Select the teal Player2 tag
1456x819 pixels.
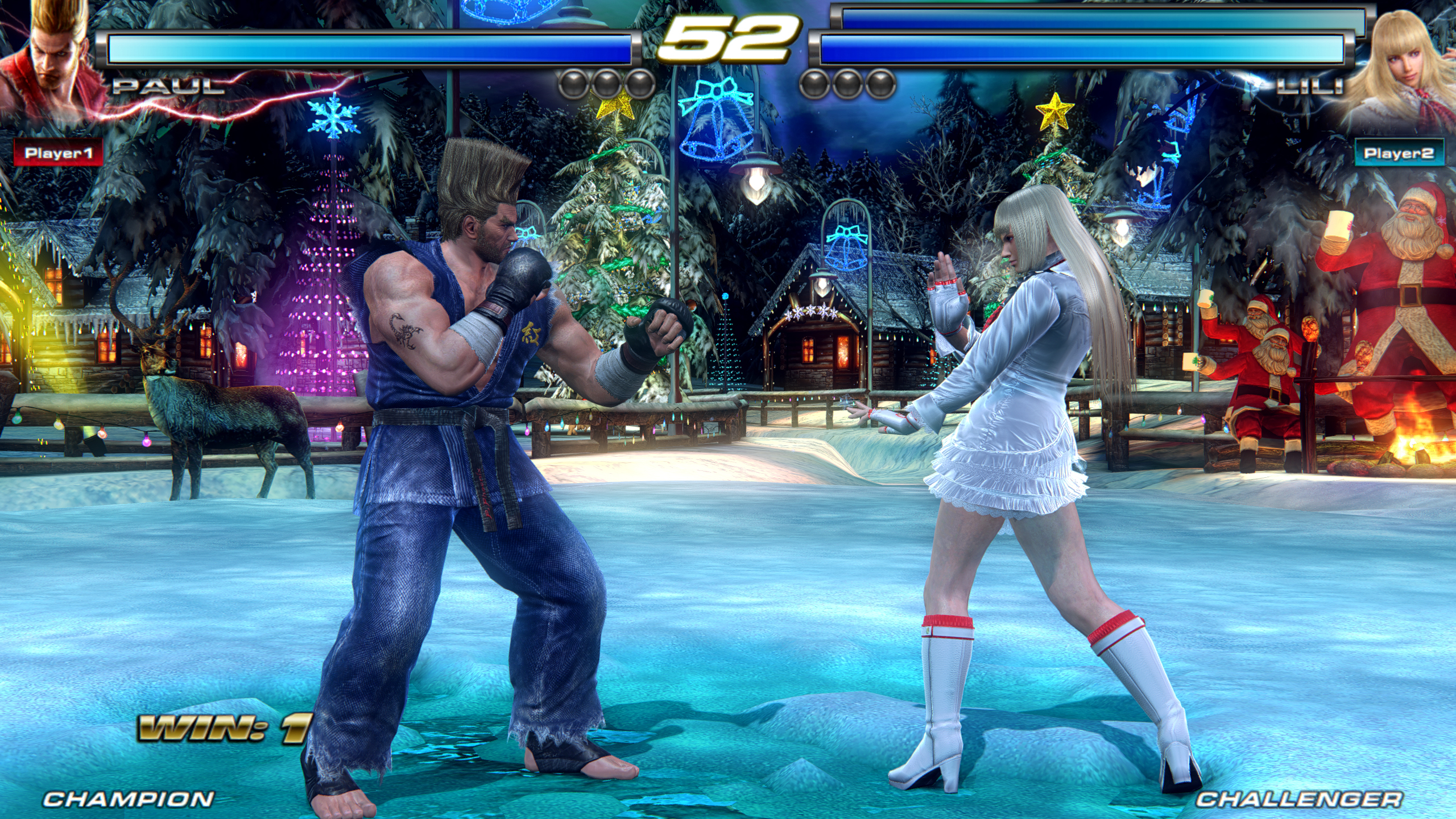(x=1399, y=153)
